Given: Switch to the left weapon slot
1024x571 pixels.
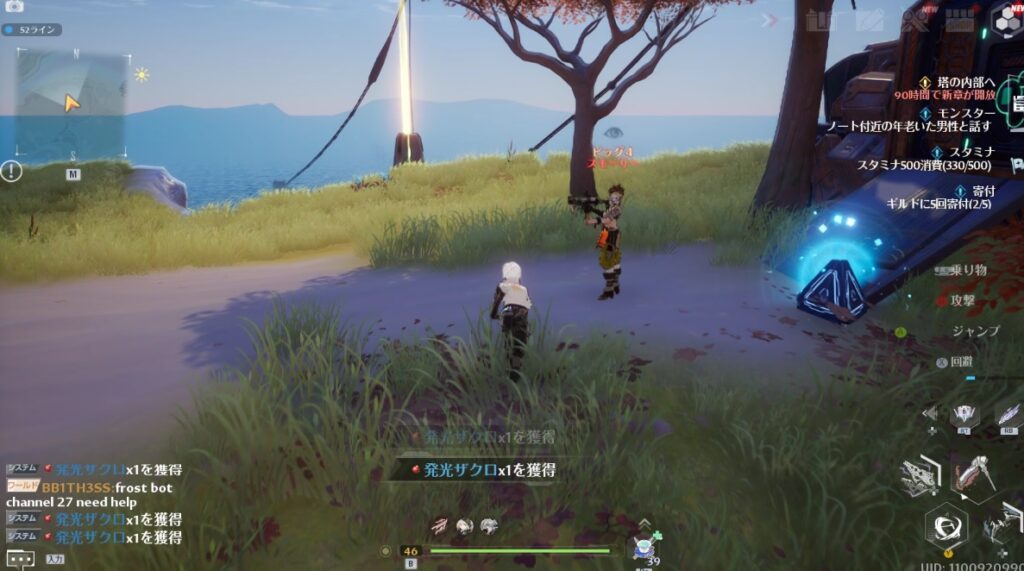Looking at the screenshot, I should coord(919,476).
